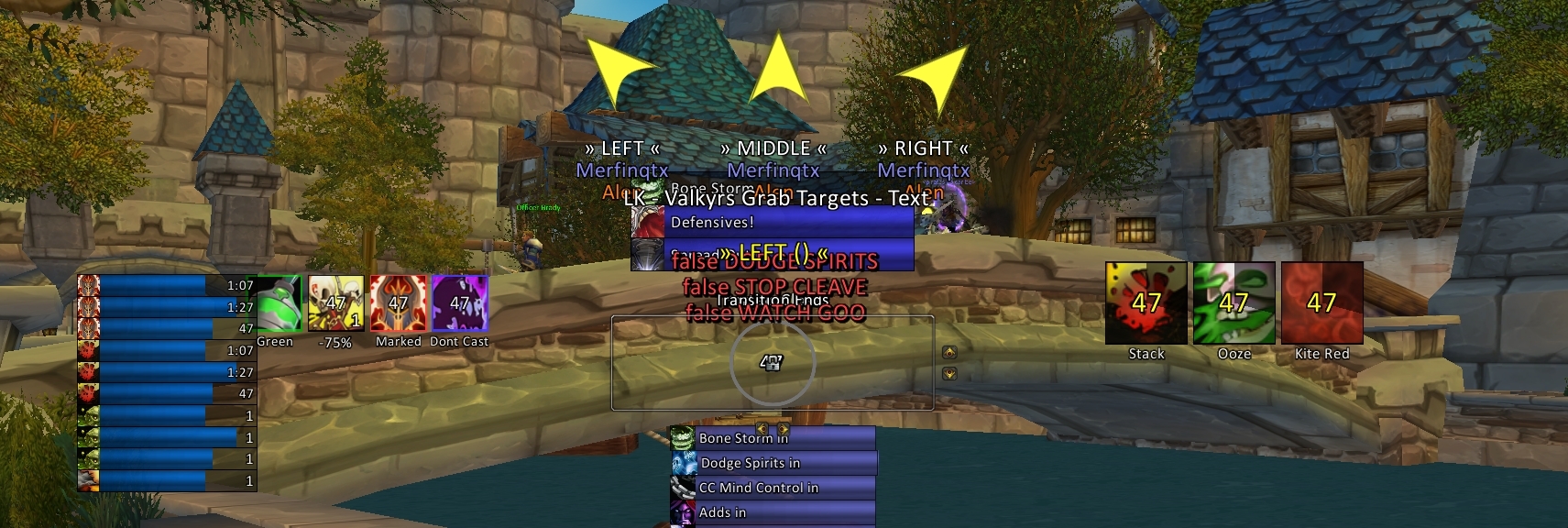This screenshot has width=1568, height=528.
Task: Select the green Ooze icon
Action: tap(1234, 303)
